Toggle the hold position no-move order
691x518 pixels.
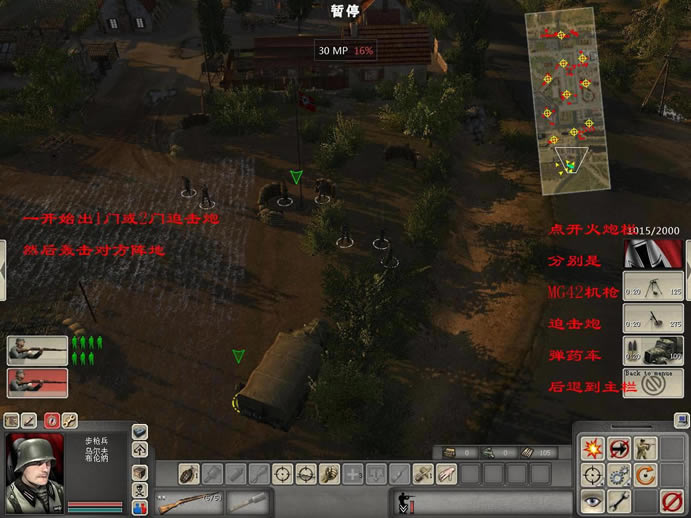click(x=619, y=446)
